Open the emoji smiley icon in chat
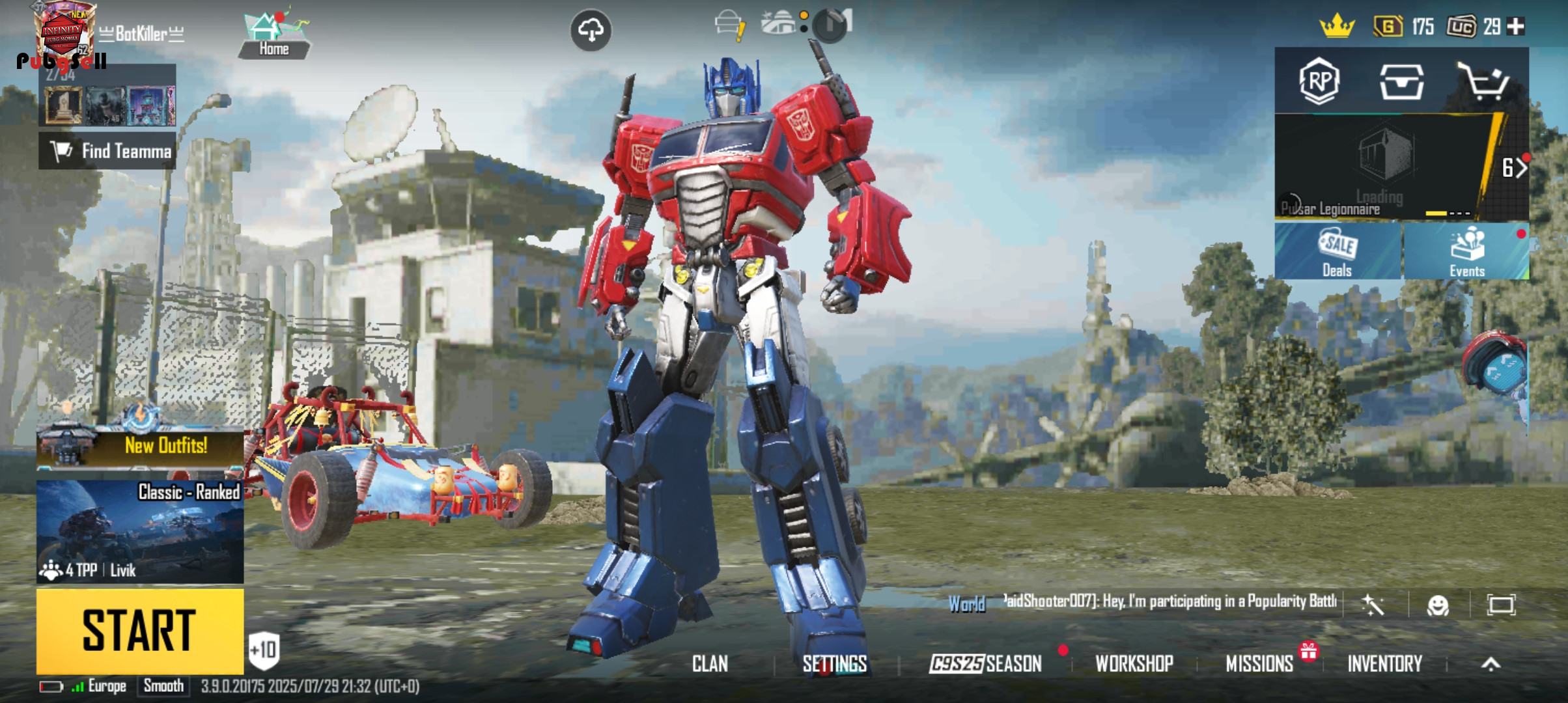This screenshot has width=1568, height=703. tap(1438, 605)
